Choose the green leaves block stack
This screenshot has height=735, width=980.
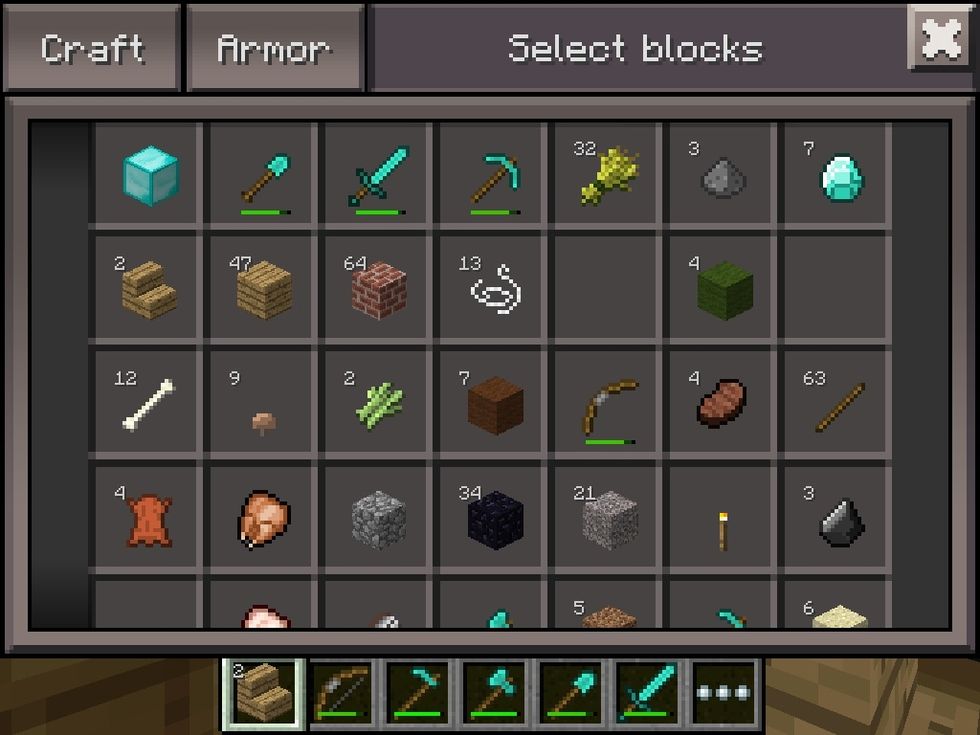[724, 289]
